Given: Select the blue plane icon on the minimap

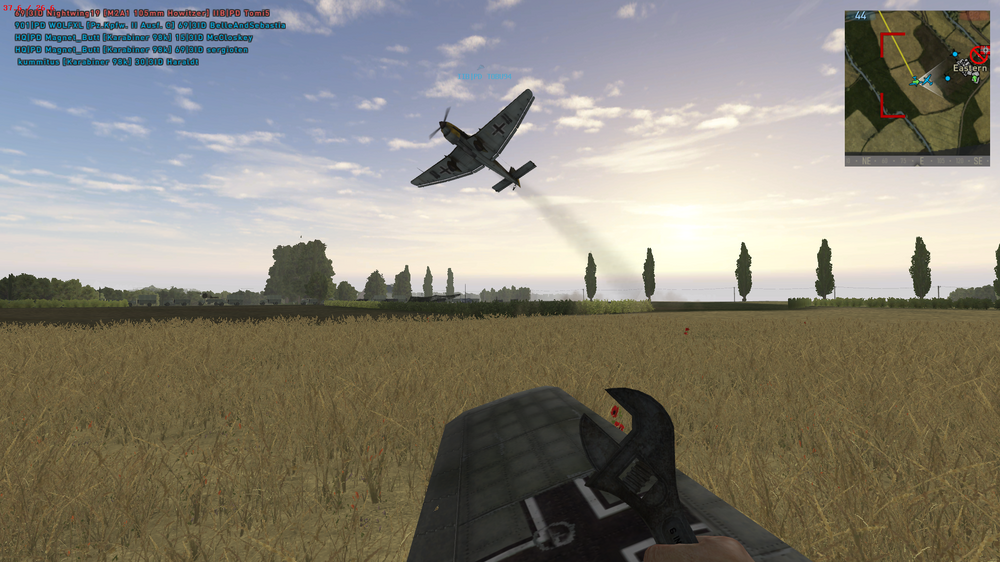Looking at the screenshot, I should coord(926,79).
